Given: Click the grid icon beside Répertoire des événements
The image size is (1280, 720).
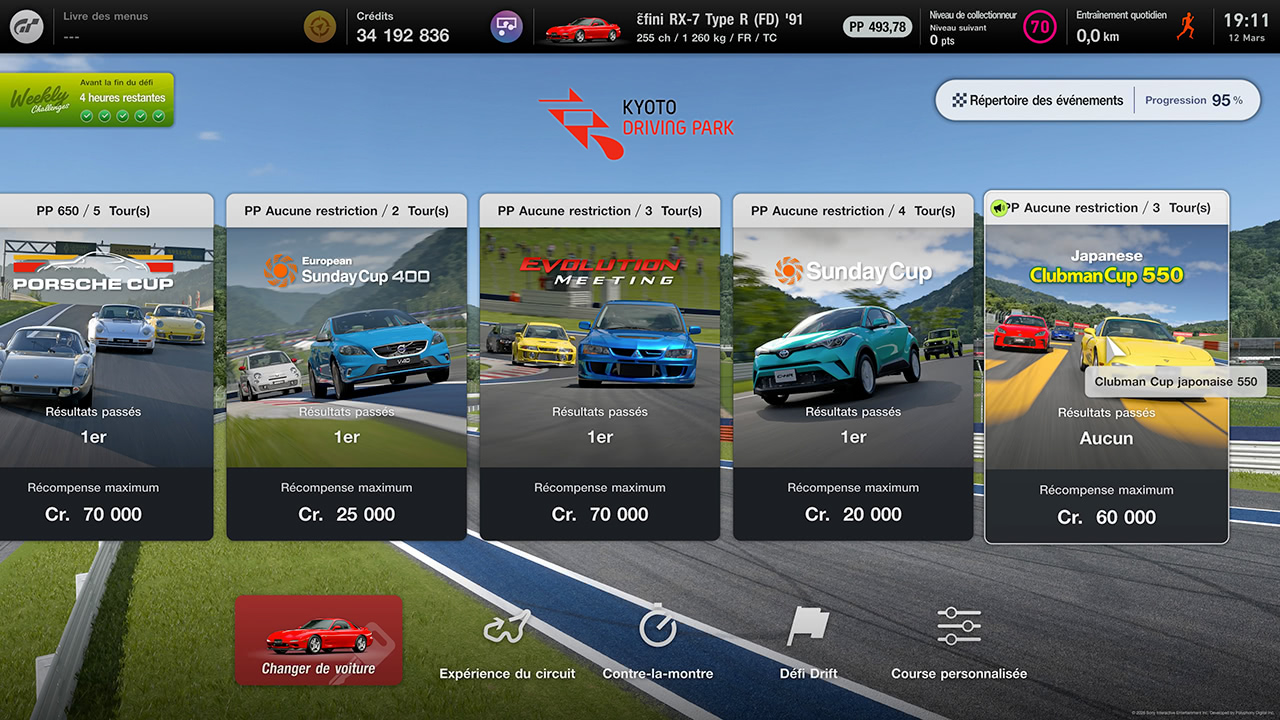Looking at the screenshot, I should [x=962, y=100].
